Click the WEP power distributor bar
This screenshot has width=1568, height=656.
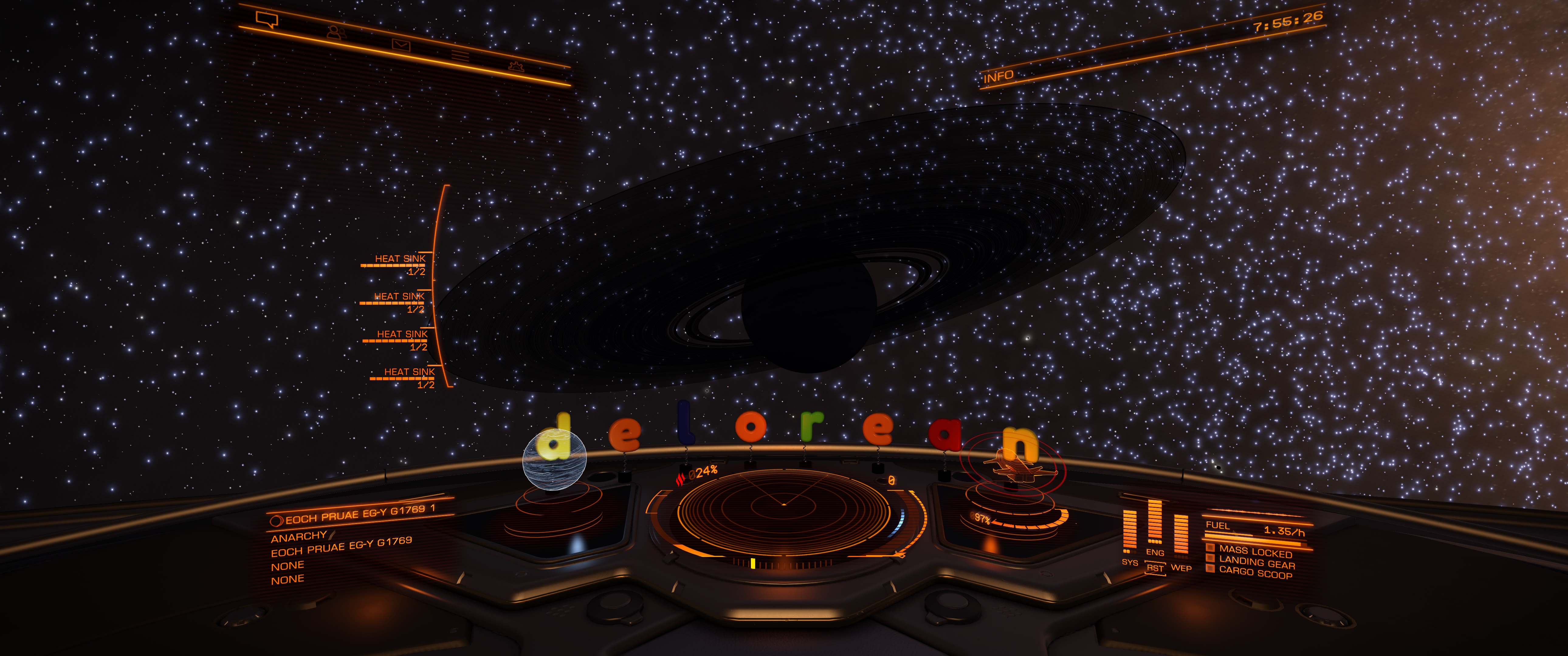1180,535
